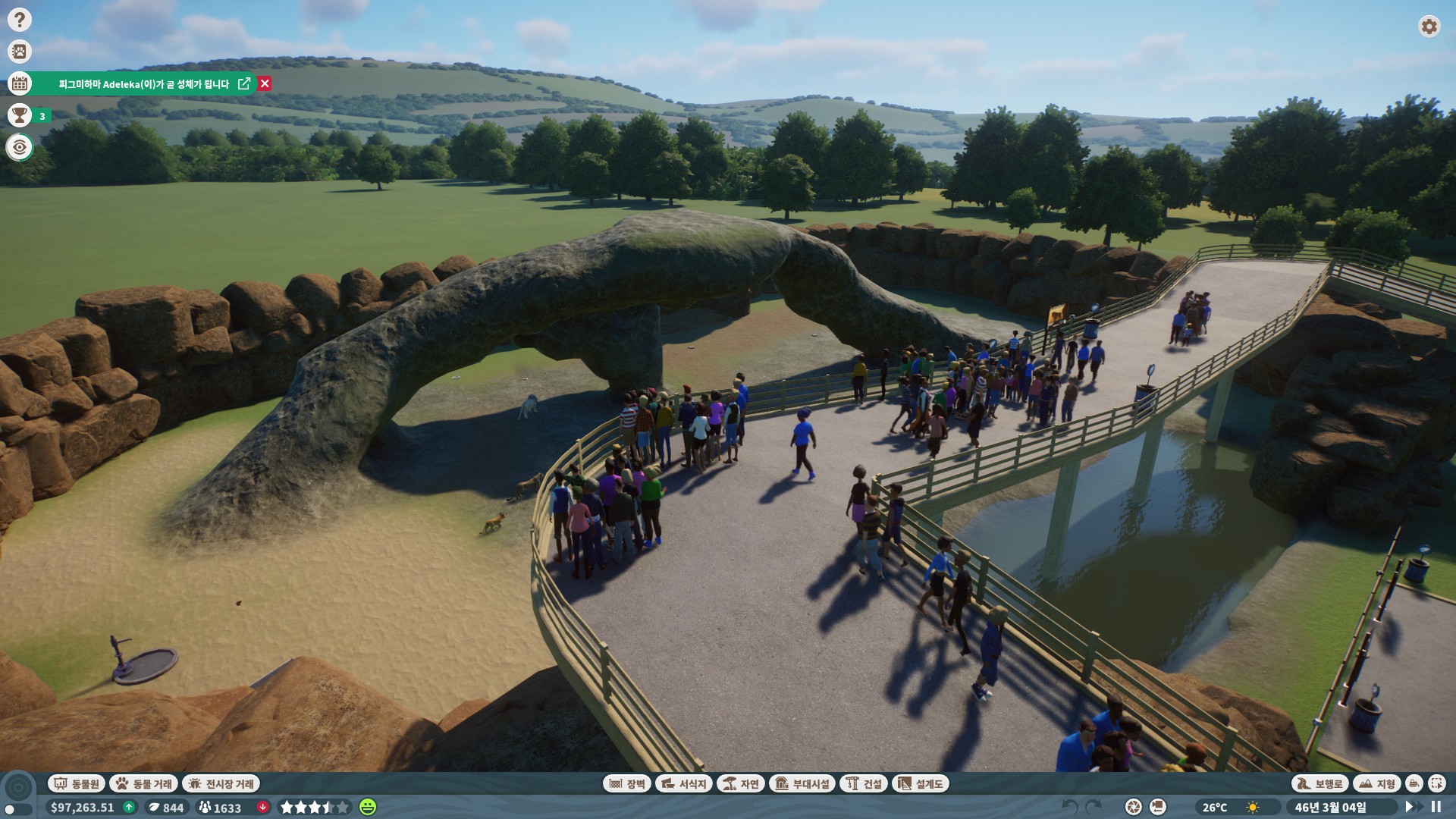Open the 부대시설 facilities tab
The width and height of the screenshot is (1456, 819).
click(x=803, y=783)
